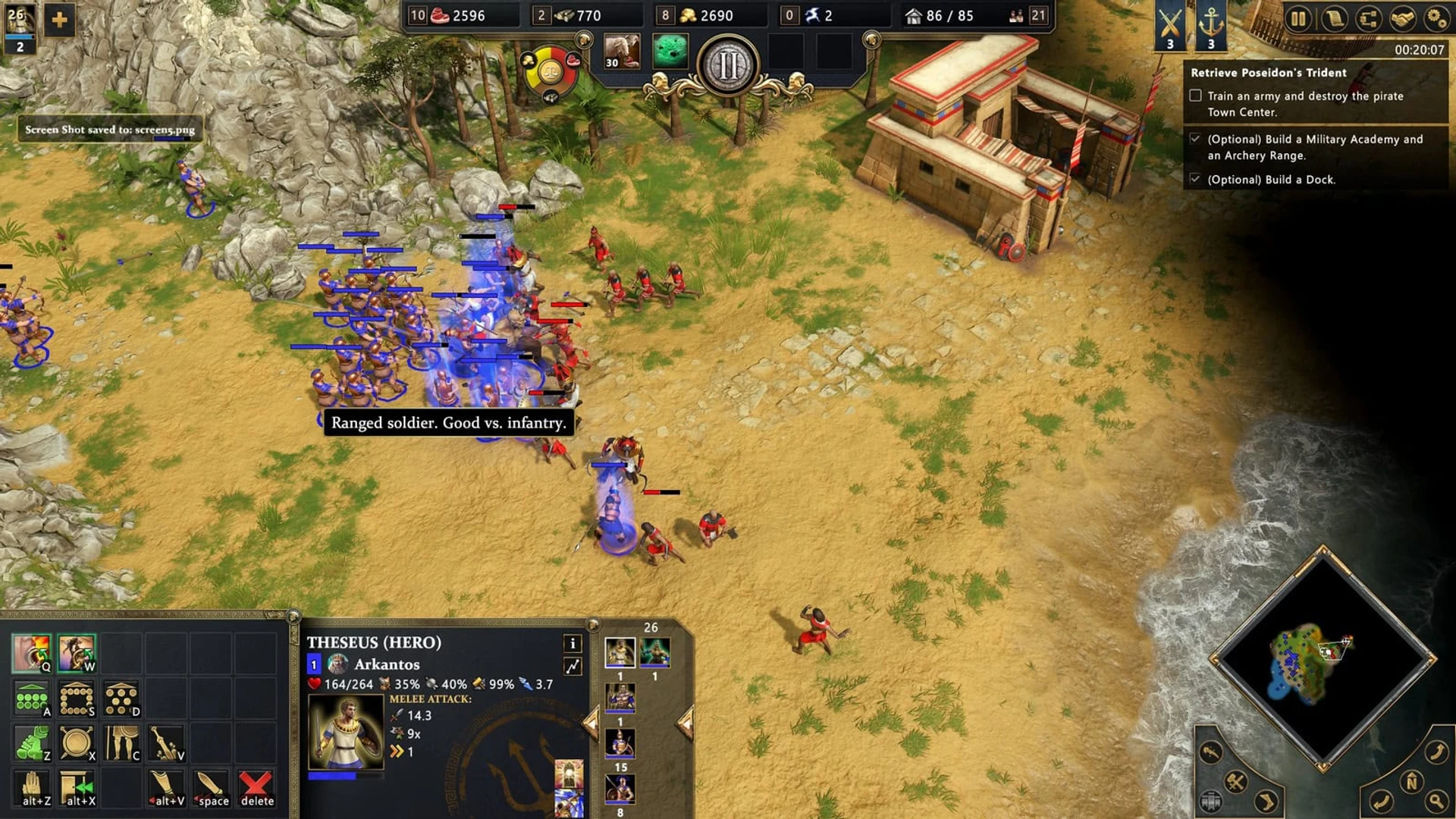The height and width of the screenshot is (819, 1456).
Task: Click the Stop hand command icon
Action: tap(32, 788)
